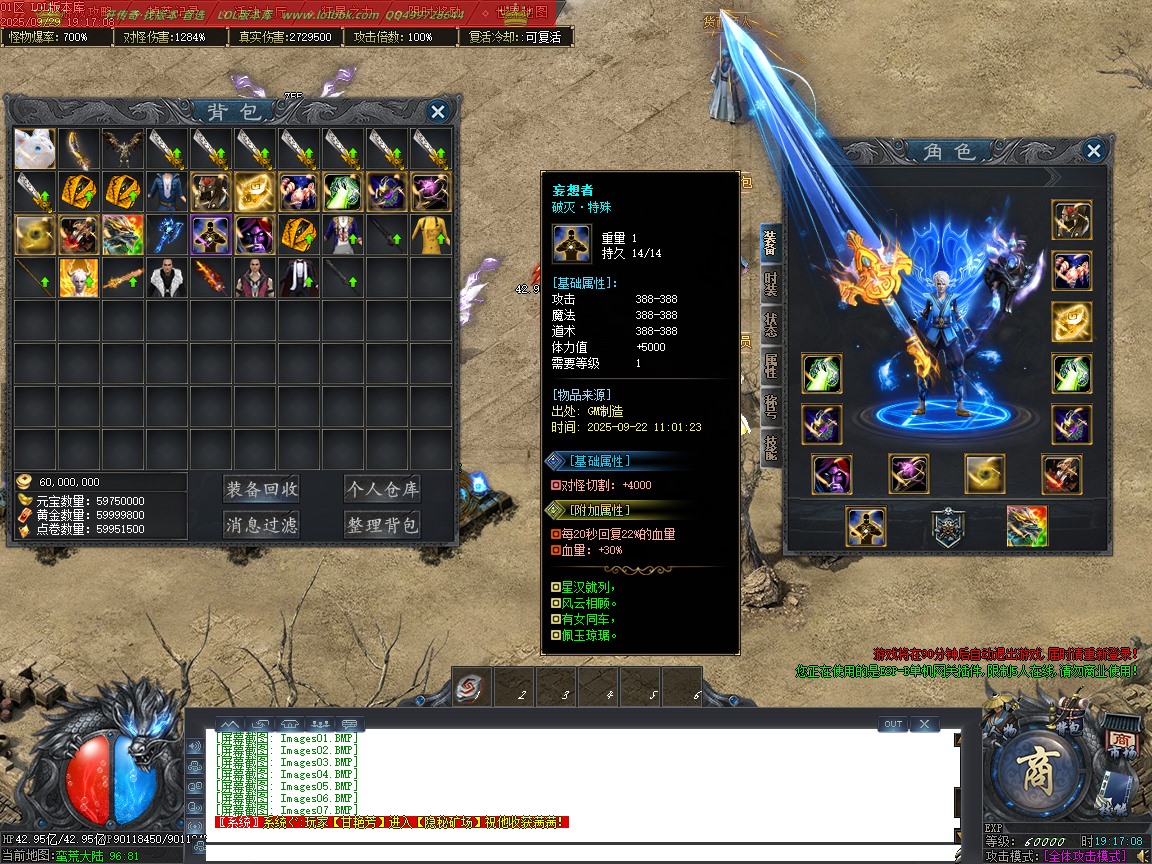The height and width of the screenshot is (864, 1152).
Task: Choose the blue ice axe in backpack
Action: pos(167,235)
